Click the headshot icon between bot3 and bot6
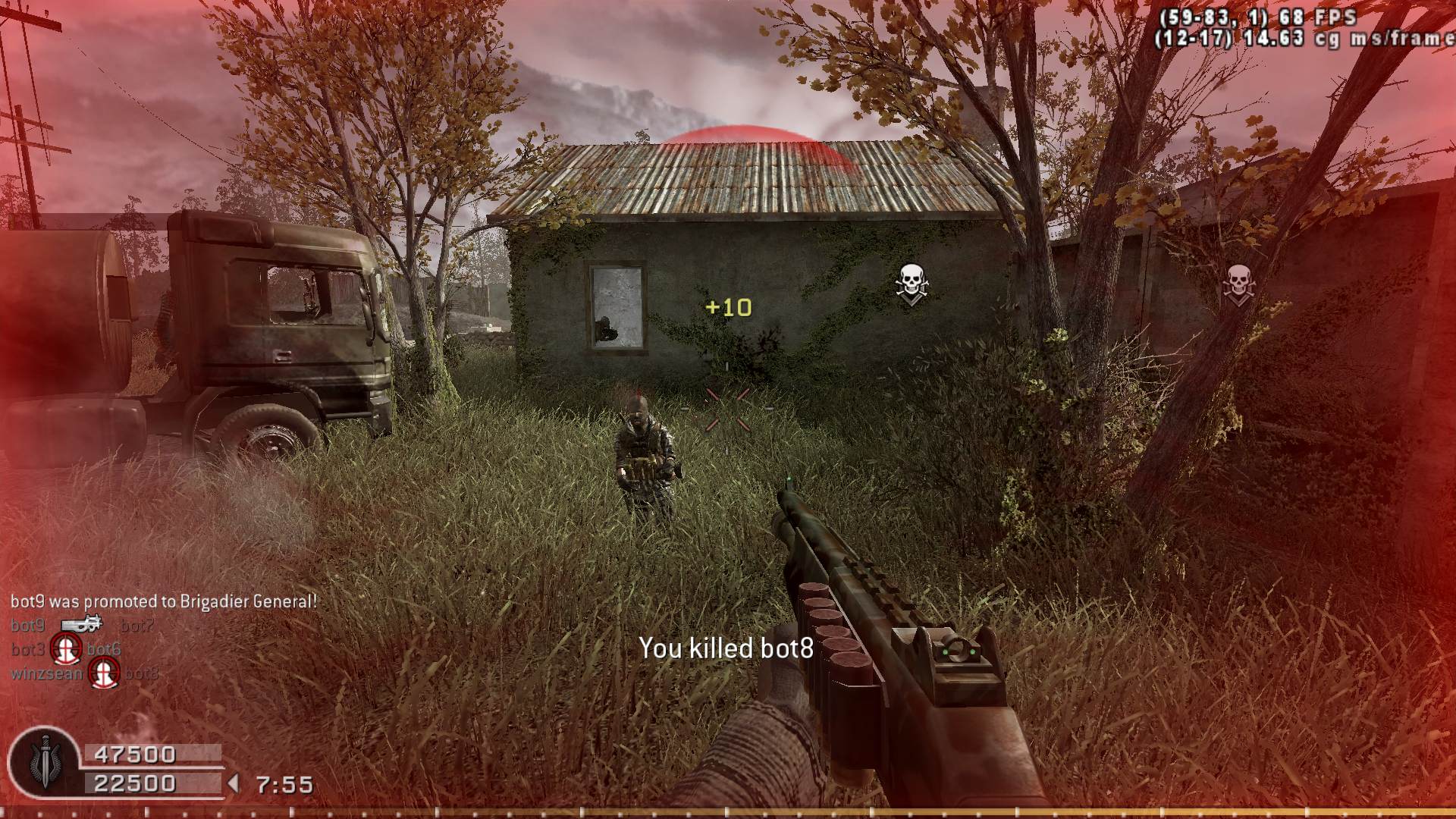This screenshot has height=819, width=1456. [x=66, y=649]
